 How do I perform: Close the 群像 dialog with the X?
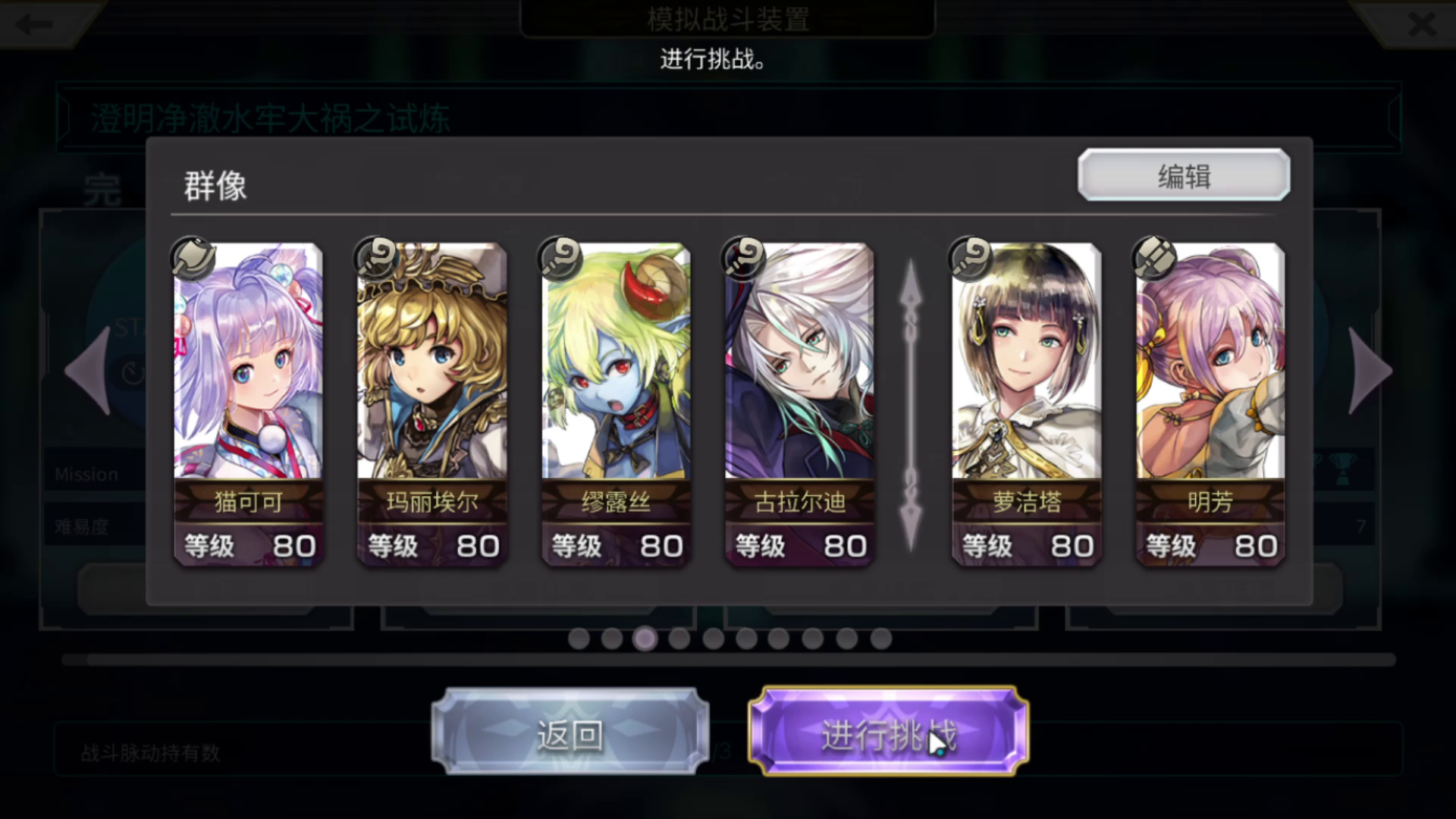pos(1421,24)
